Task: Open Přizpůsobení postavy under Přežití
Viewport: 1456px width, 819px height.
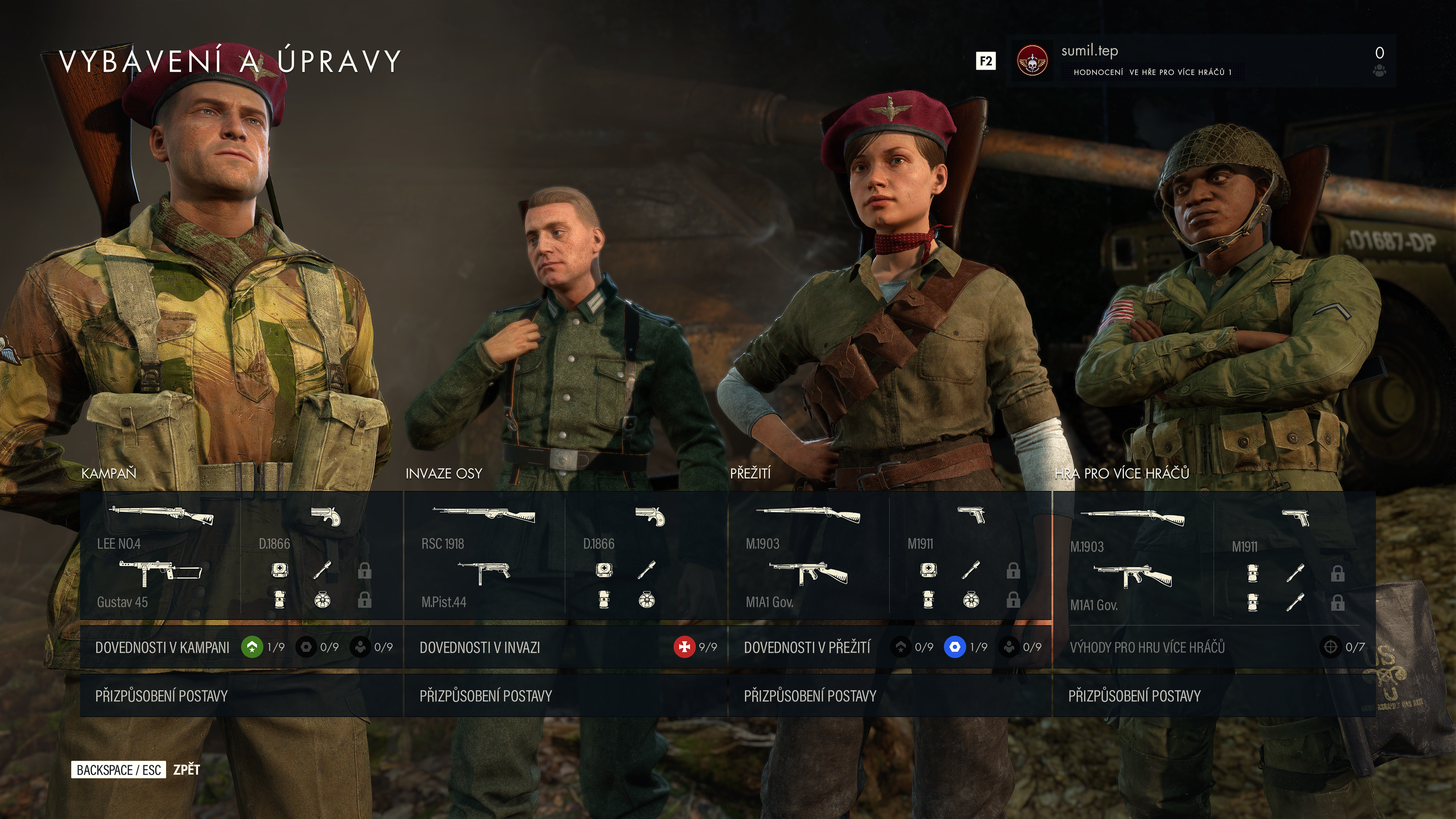Action: pyautogui.click(x=890, y=696)
